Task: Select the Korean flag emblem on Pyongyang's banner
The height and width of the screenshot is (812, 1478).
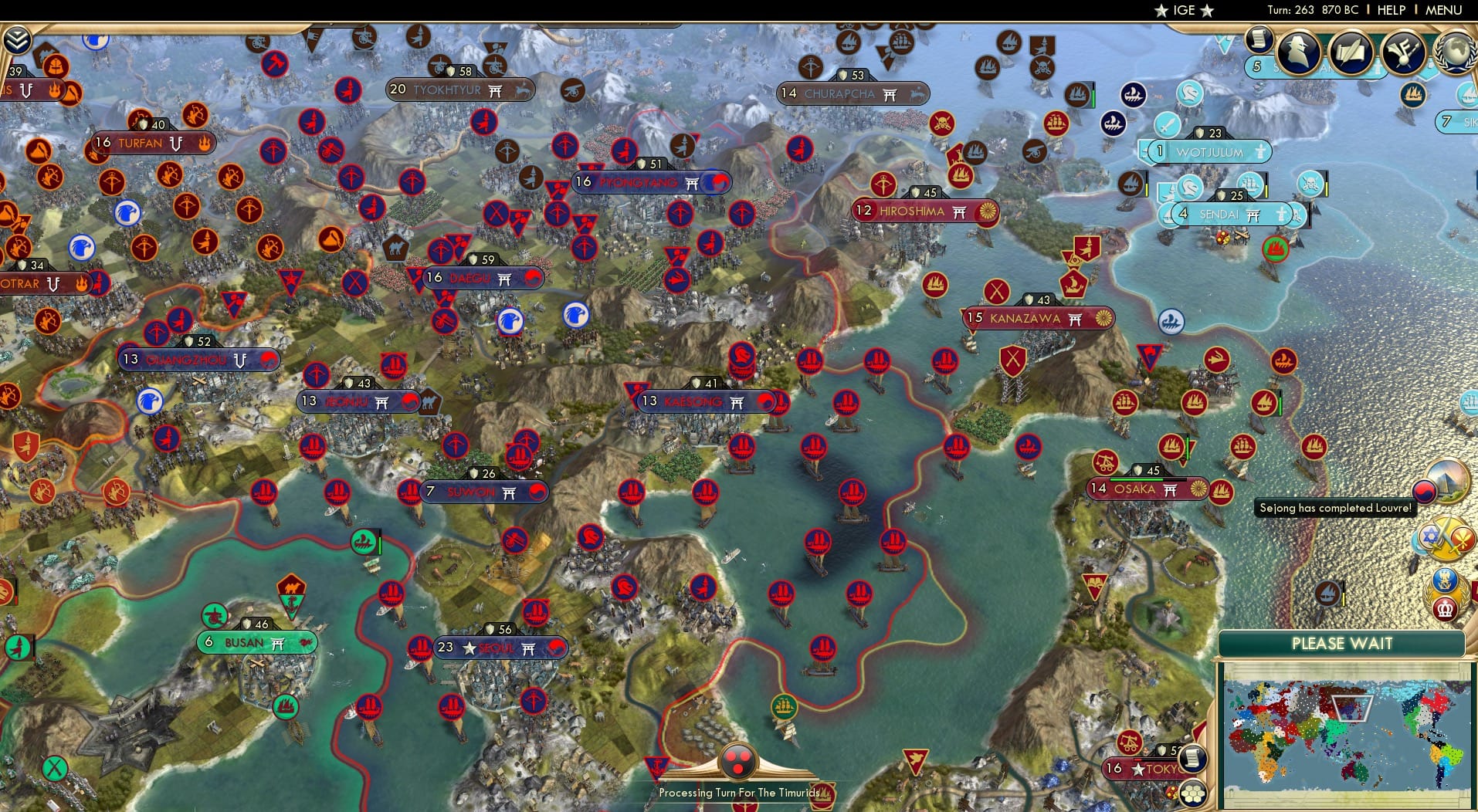Action: click(717, 183)
